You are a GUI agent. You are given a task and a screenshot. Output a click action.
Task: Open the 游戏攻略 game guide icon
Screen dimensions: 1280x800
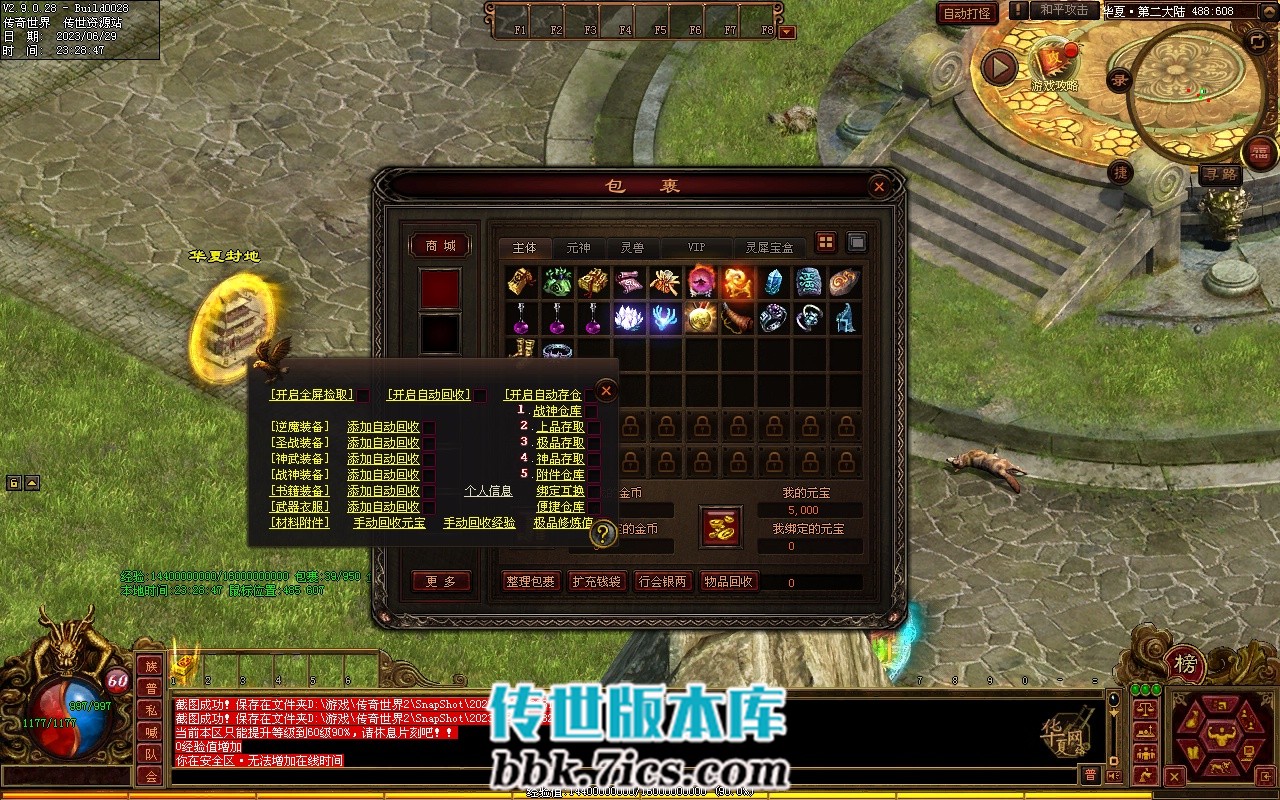[1053, 66]
